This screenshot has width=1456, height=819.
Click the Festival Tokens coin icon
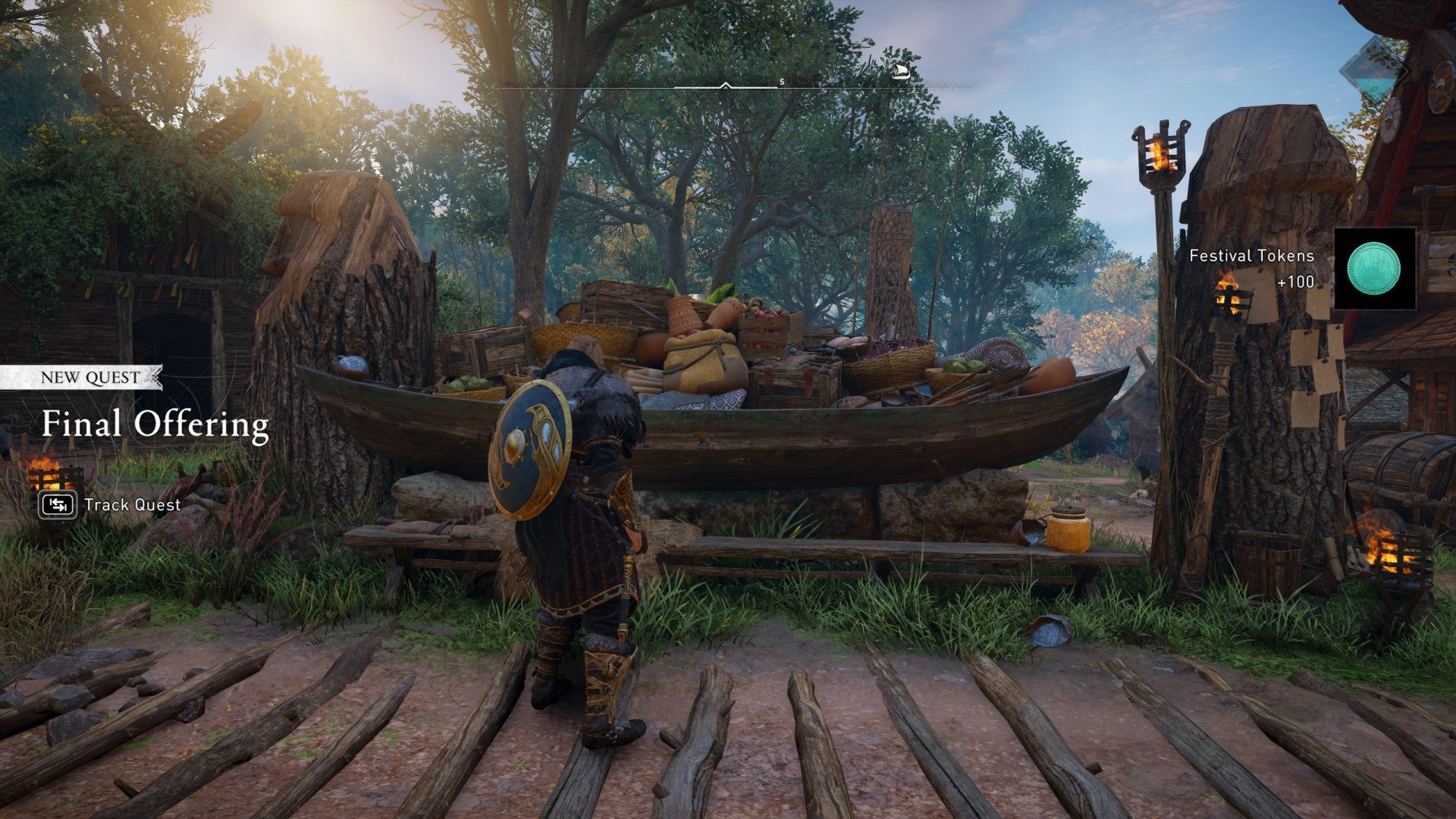1373,268
